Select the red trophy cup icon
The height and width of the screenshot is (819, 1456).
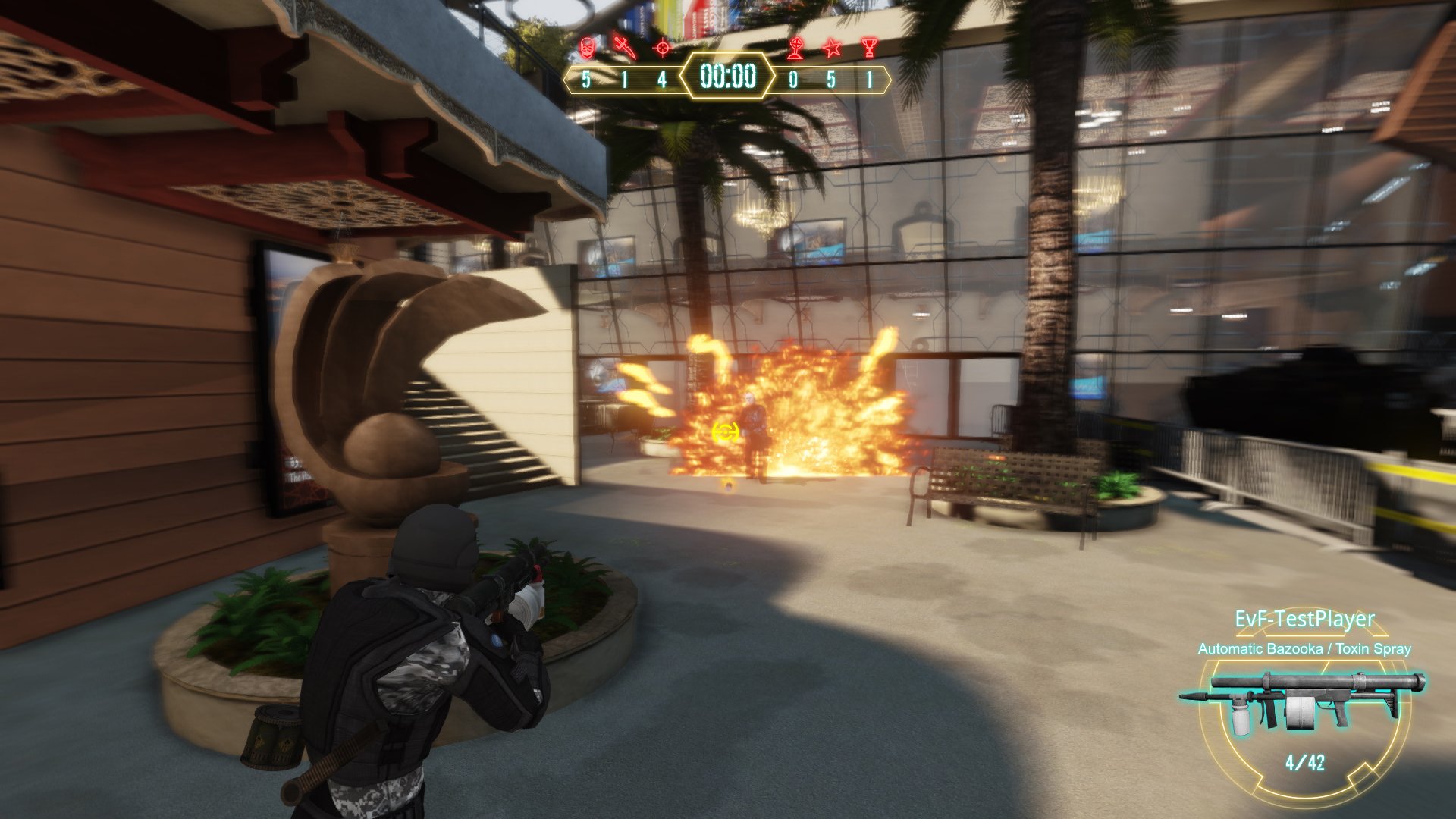869,49
